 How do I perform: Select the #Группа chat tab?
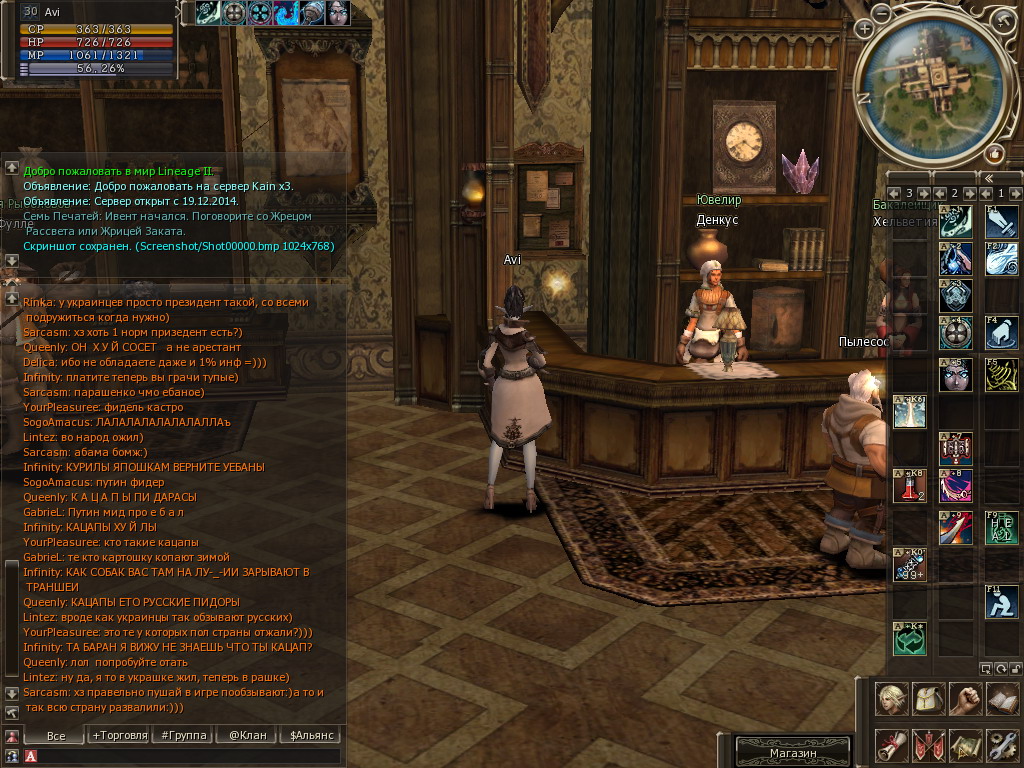tap(183, 735)
